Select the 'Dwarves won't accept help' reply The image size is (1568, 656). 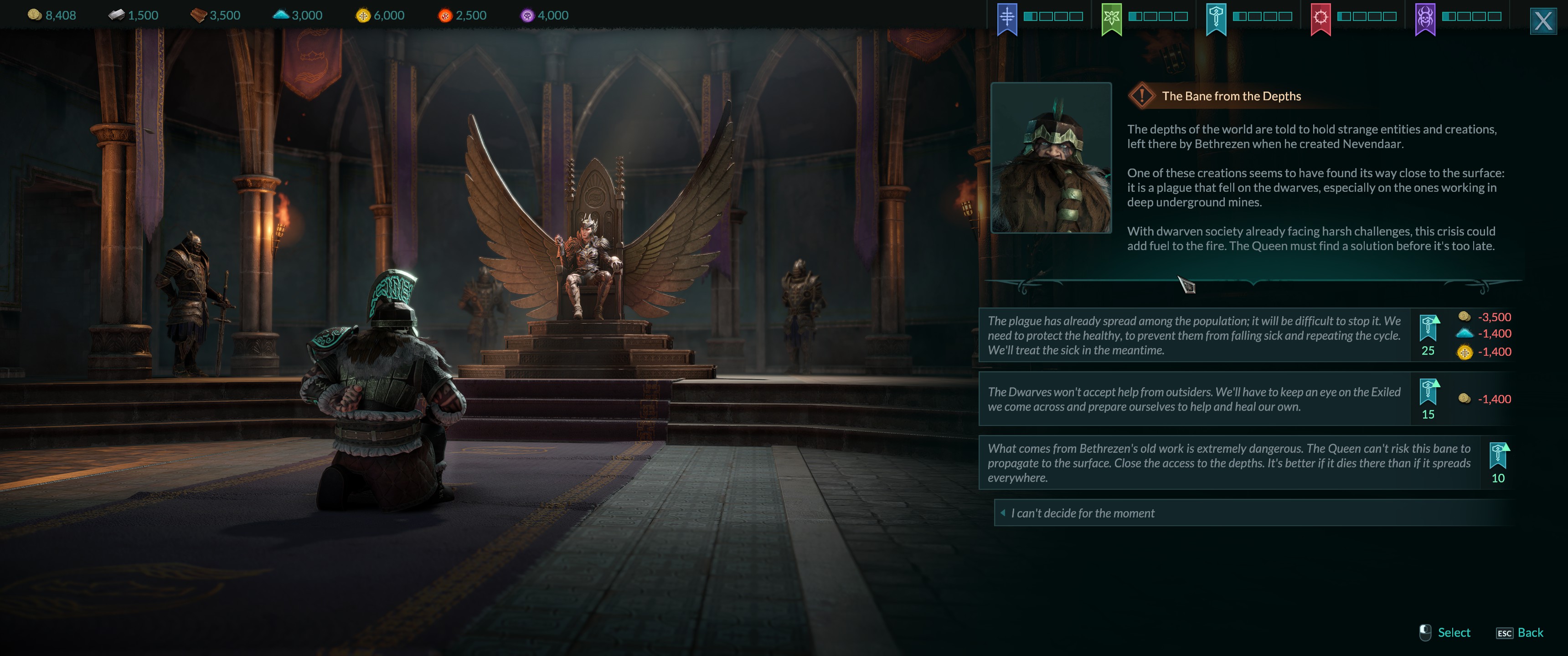(1194, 399)
